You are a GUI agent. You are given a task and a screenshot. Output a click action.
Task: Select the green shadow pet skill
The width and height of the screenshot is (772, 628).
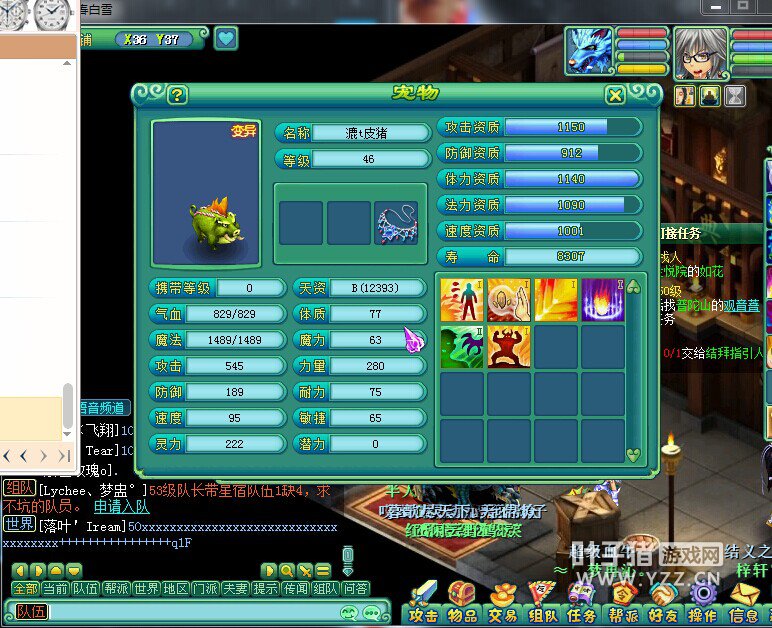462,347
